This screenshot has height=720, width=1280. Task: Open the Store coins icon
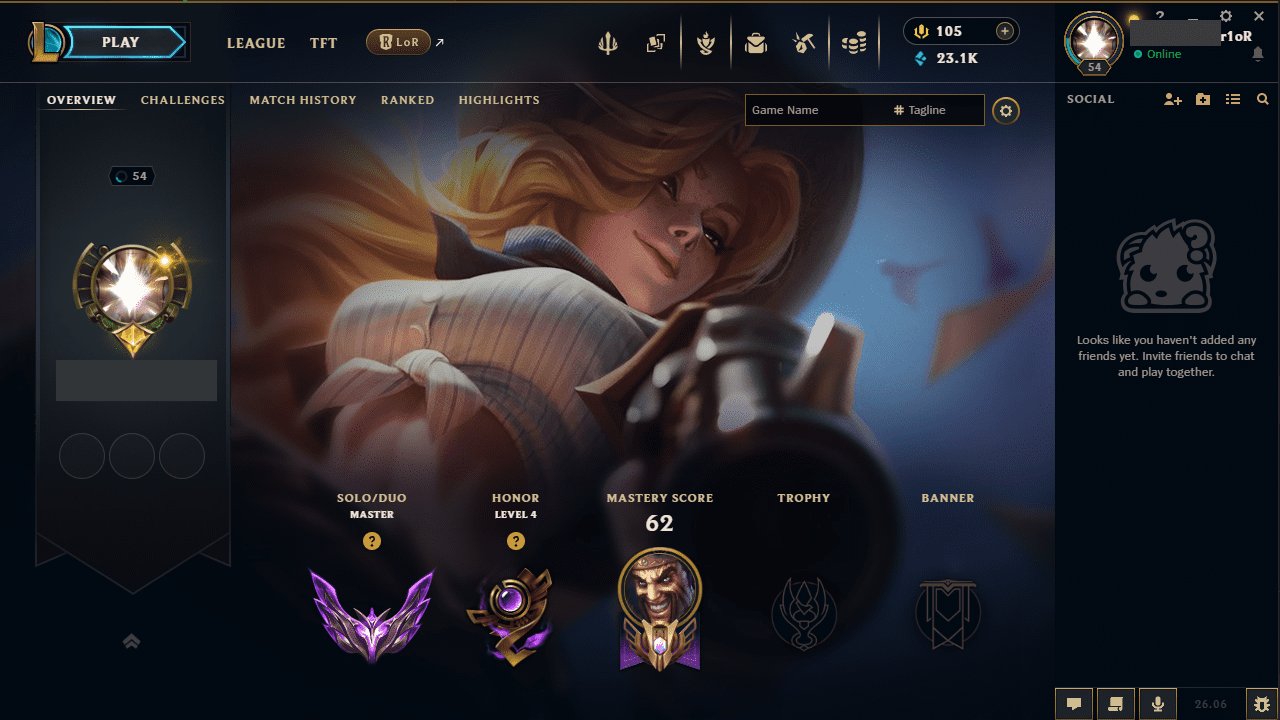[x=855, y=43]
